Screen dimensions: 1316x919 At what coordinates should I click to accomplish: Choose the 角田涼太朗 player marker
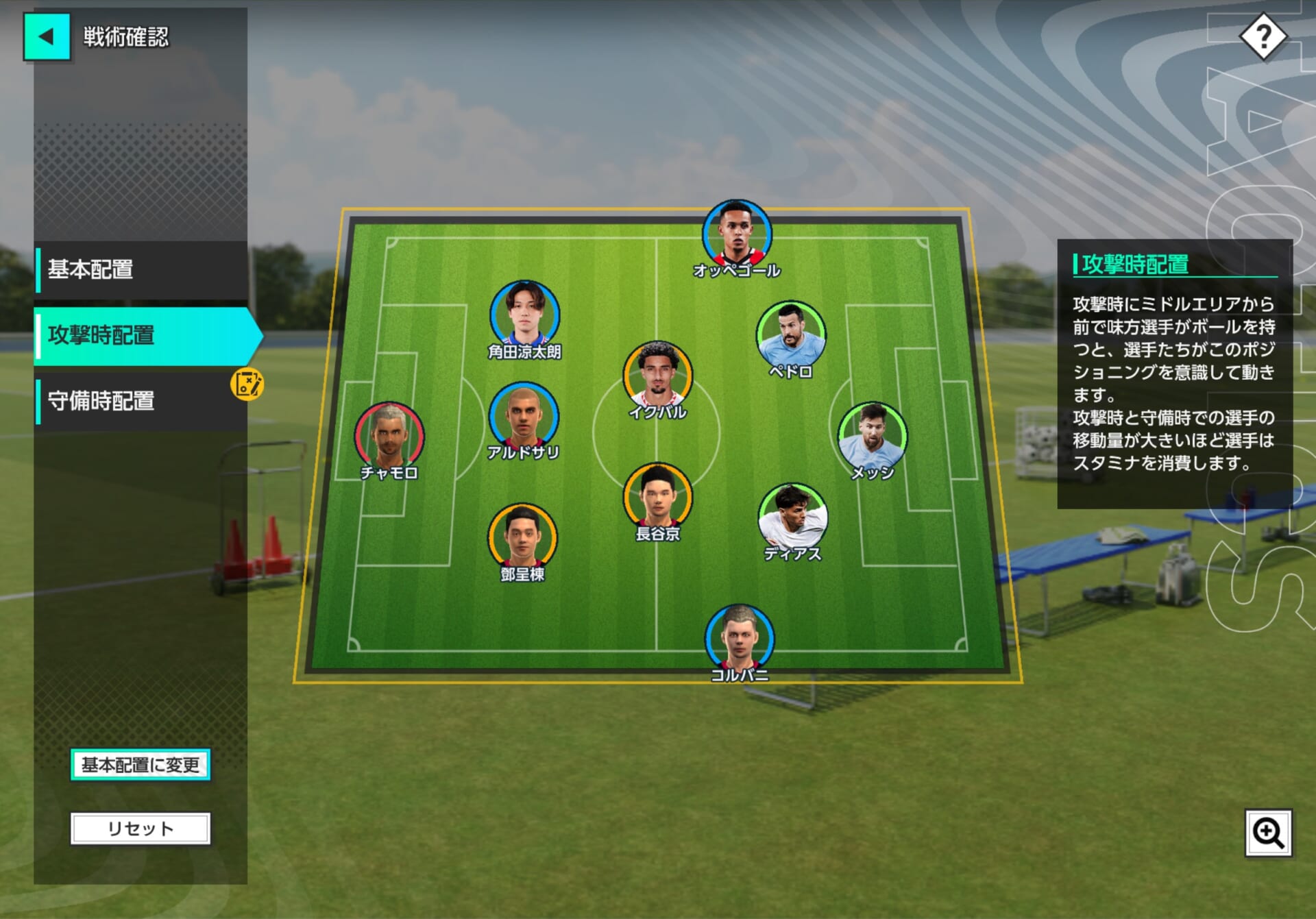click(x=524, y=315)
